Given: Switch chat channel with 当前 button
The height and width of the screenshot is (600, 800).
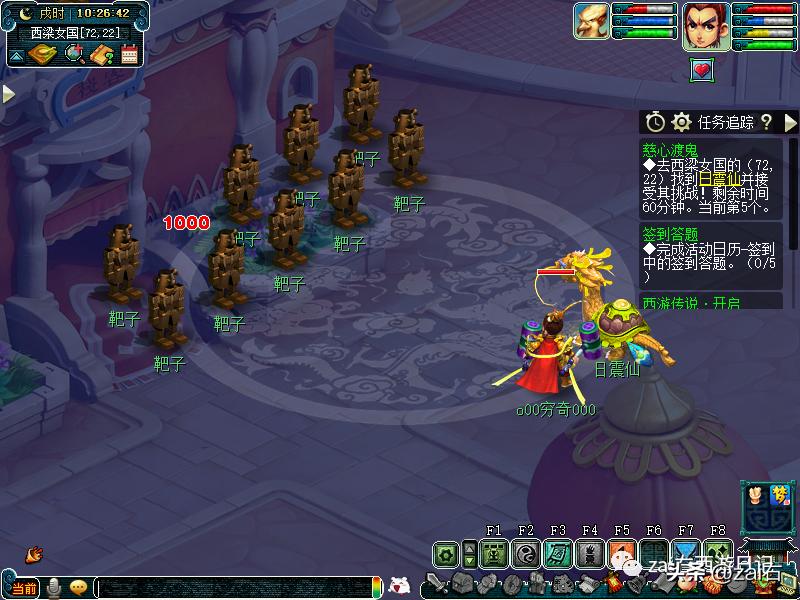Looking at the screenshot, I should [x=24, y=588].
